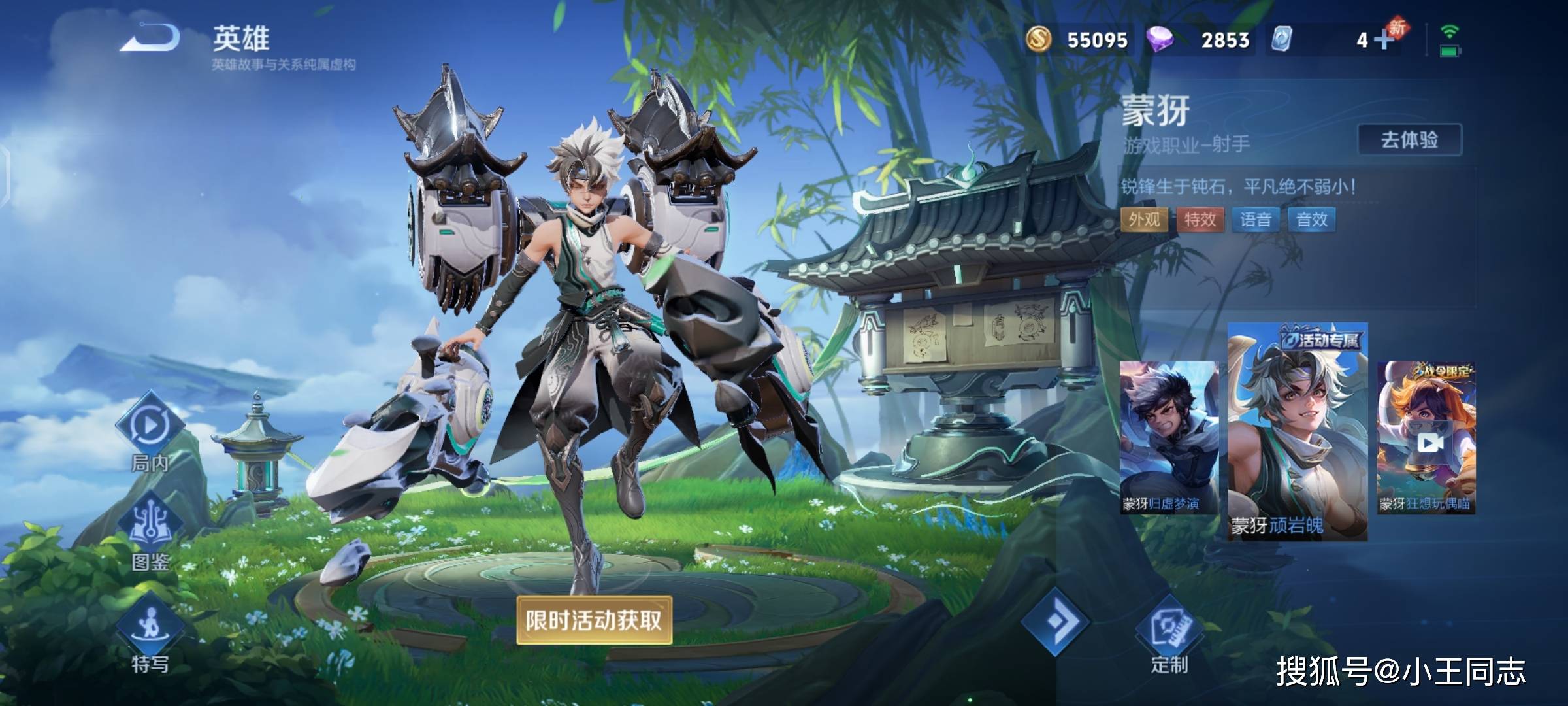This screenshot has width=1568, height=706.
Task: Add more tickets with the plus button
Action: [x=1383, y=41]
